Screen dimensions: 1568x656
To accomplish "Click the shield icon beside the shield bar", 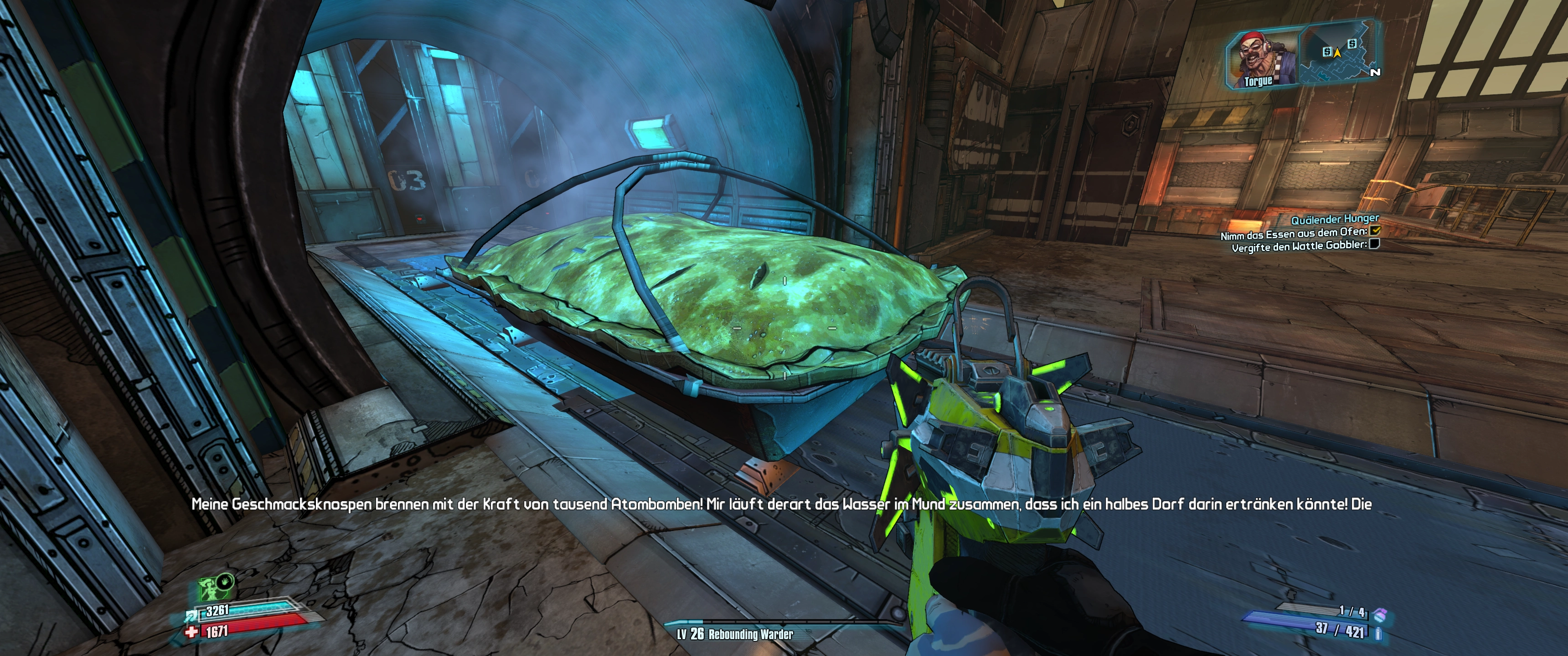I will point(190,616).
